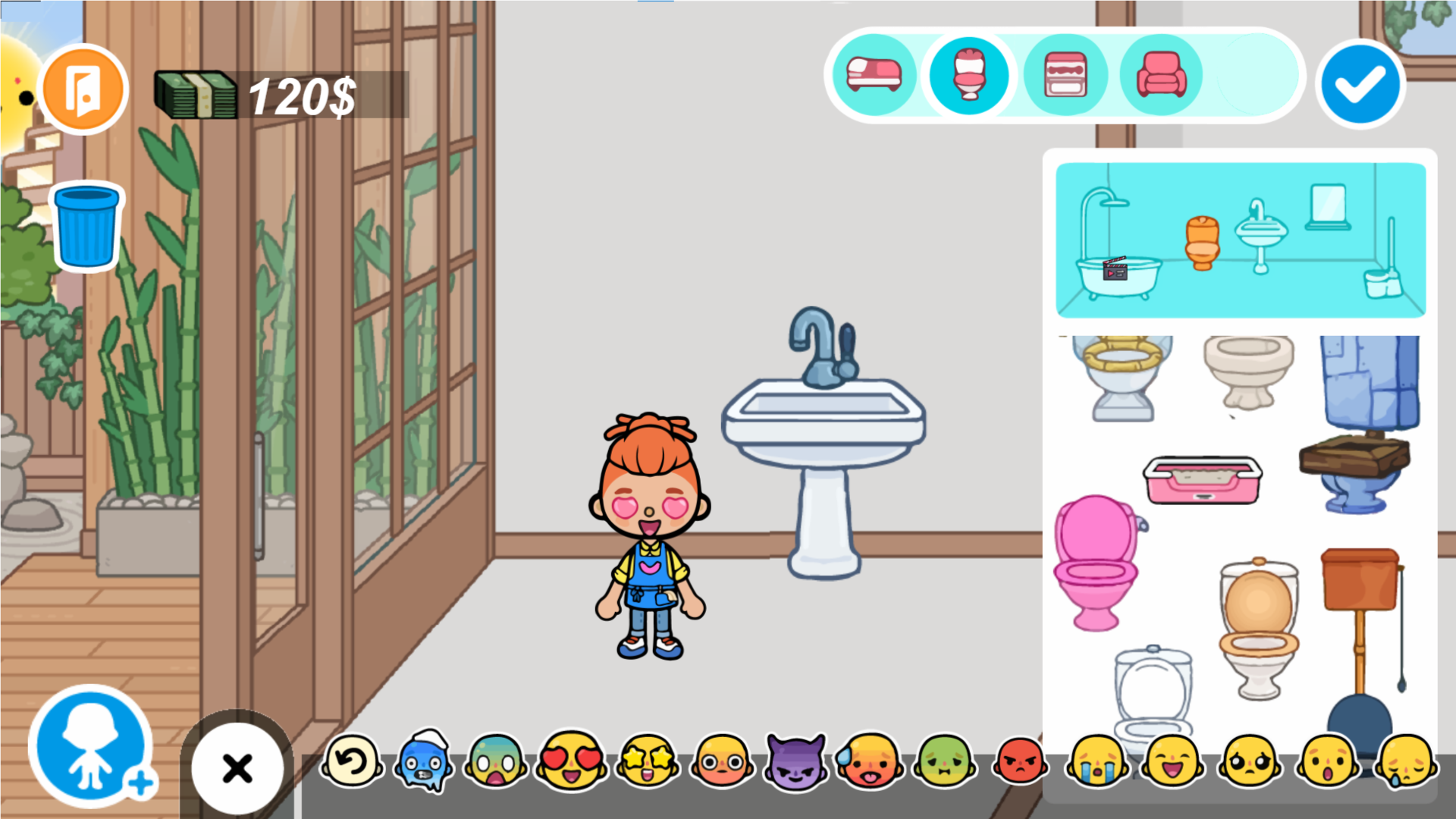Confirm changes with the blue checkmark
Screen dimensions: 1456x819
pyautogui.click(x=1360, y=83)
